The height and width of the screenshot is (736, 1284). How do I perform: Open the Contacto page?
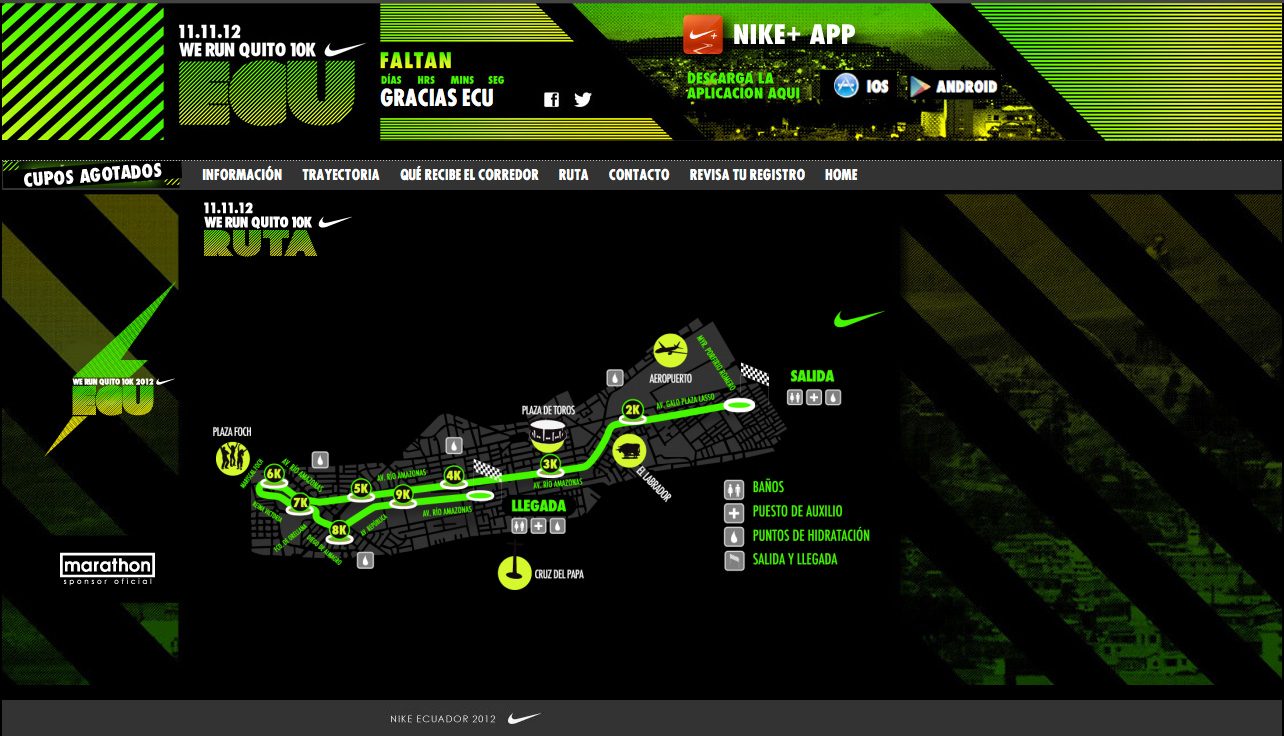pyautogui.click(x=639, y=175)
